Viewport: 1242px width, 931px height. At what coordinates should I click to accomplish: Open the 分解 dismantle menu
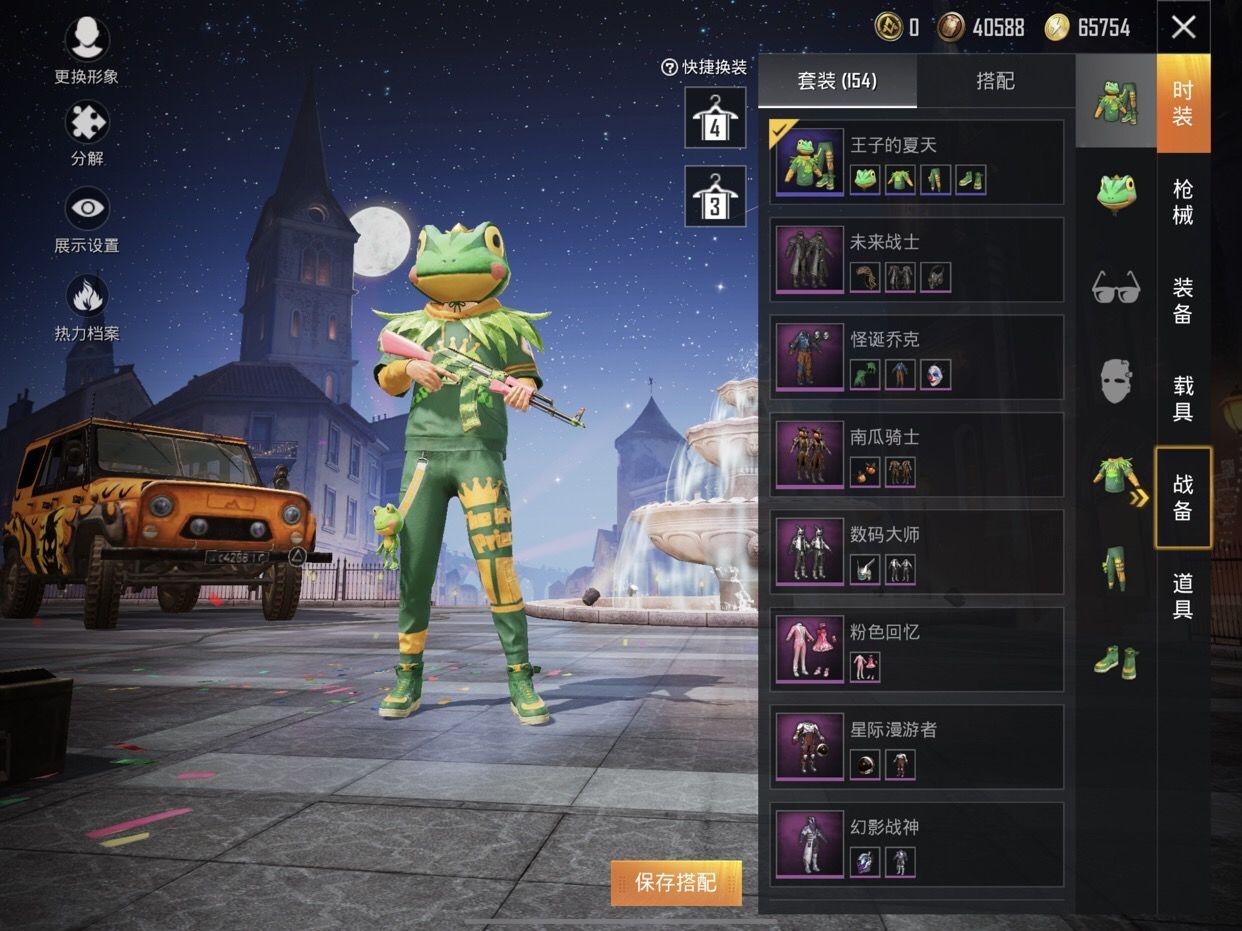[x=87, y=131]
